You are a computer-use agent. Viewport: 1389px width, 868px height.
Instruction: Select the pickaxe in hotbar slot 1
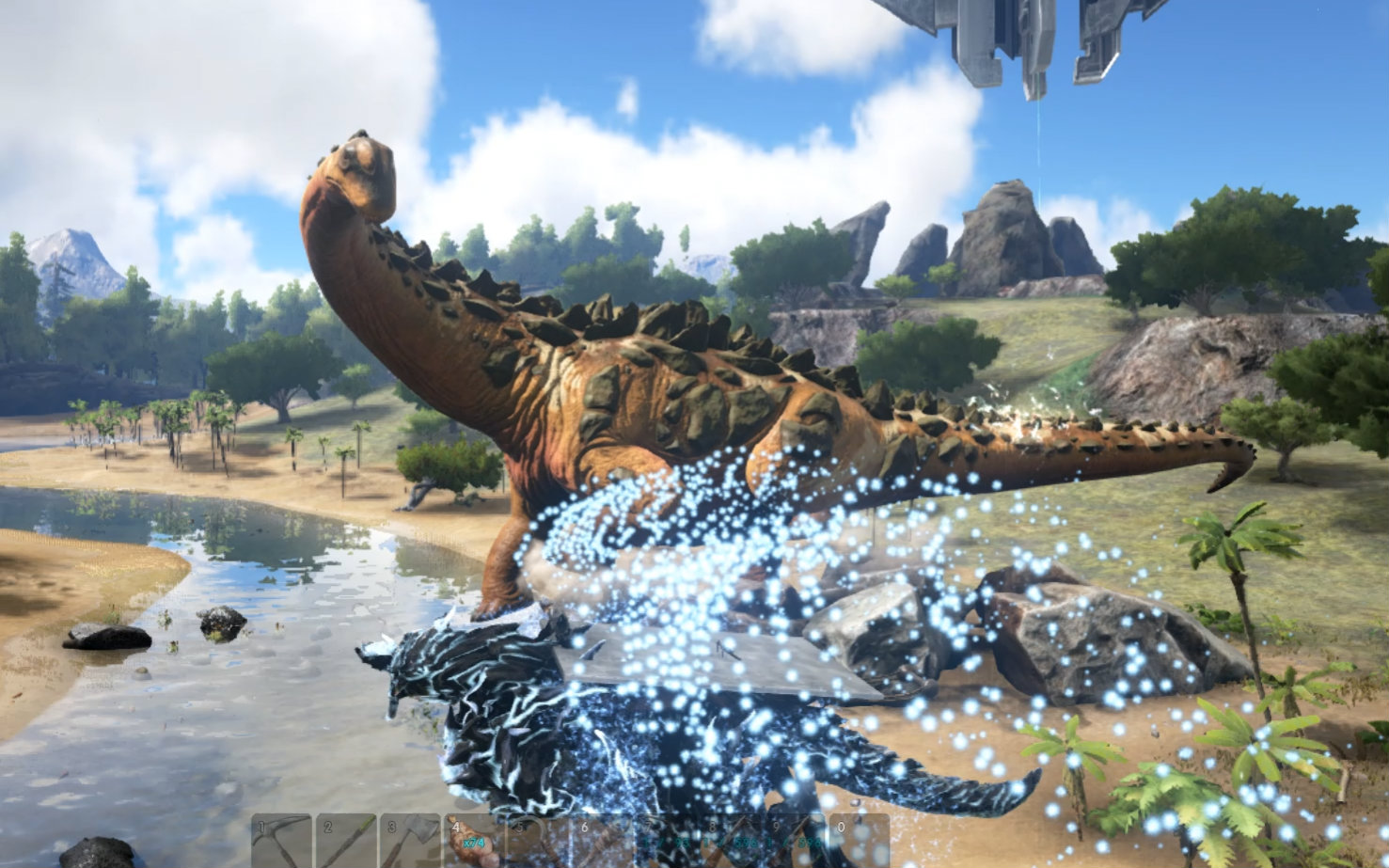[x=281, y=841]
